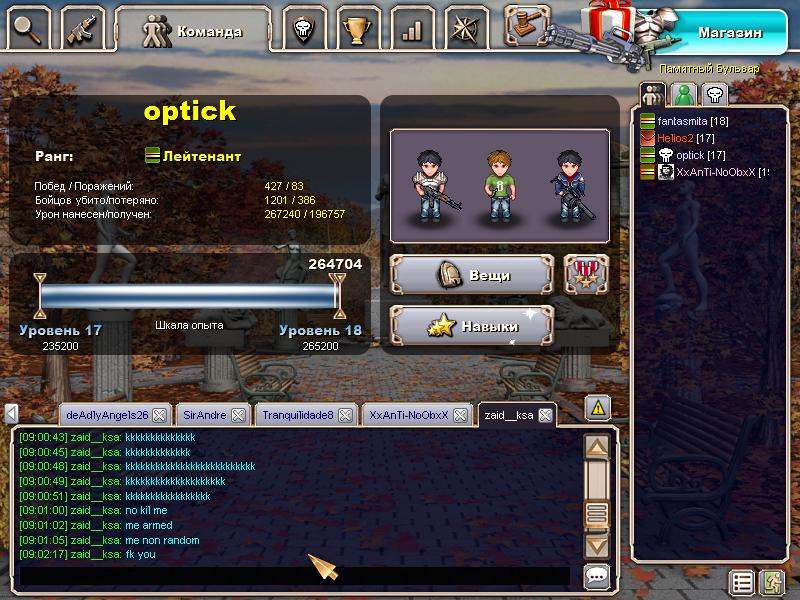Screen dimensions: 800x600
Task: Select the Команда team tab
Action: pyautogui.click(x=192, y=30)
